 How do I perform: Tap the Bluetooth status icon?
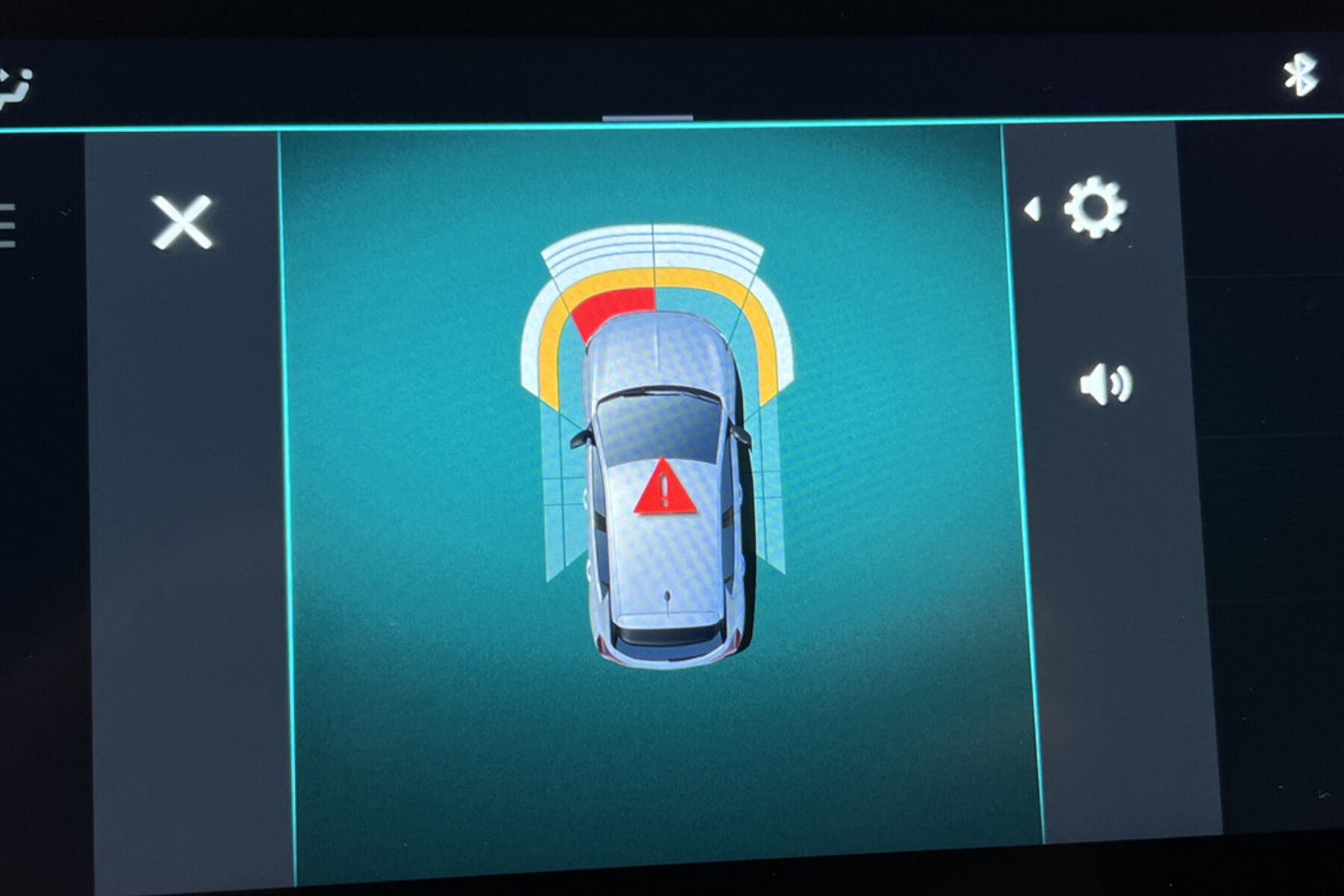[1301, 75]
